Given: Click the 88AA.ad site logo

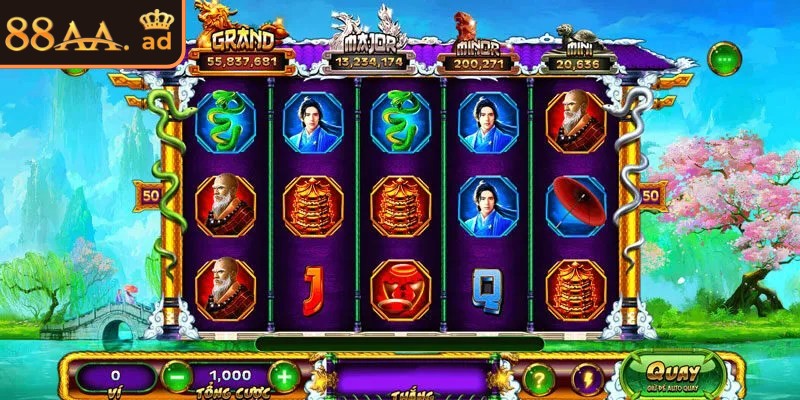Looking at the screenshot, I should coord(88,35).
